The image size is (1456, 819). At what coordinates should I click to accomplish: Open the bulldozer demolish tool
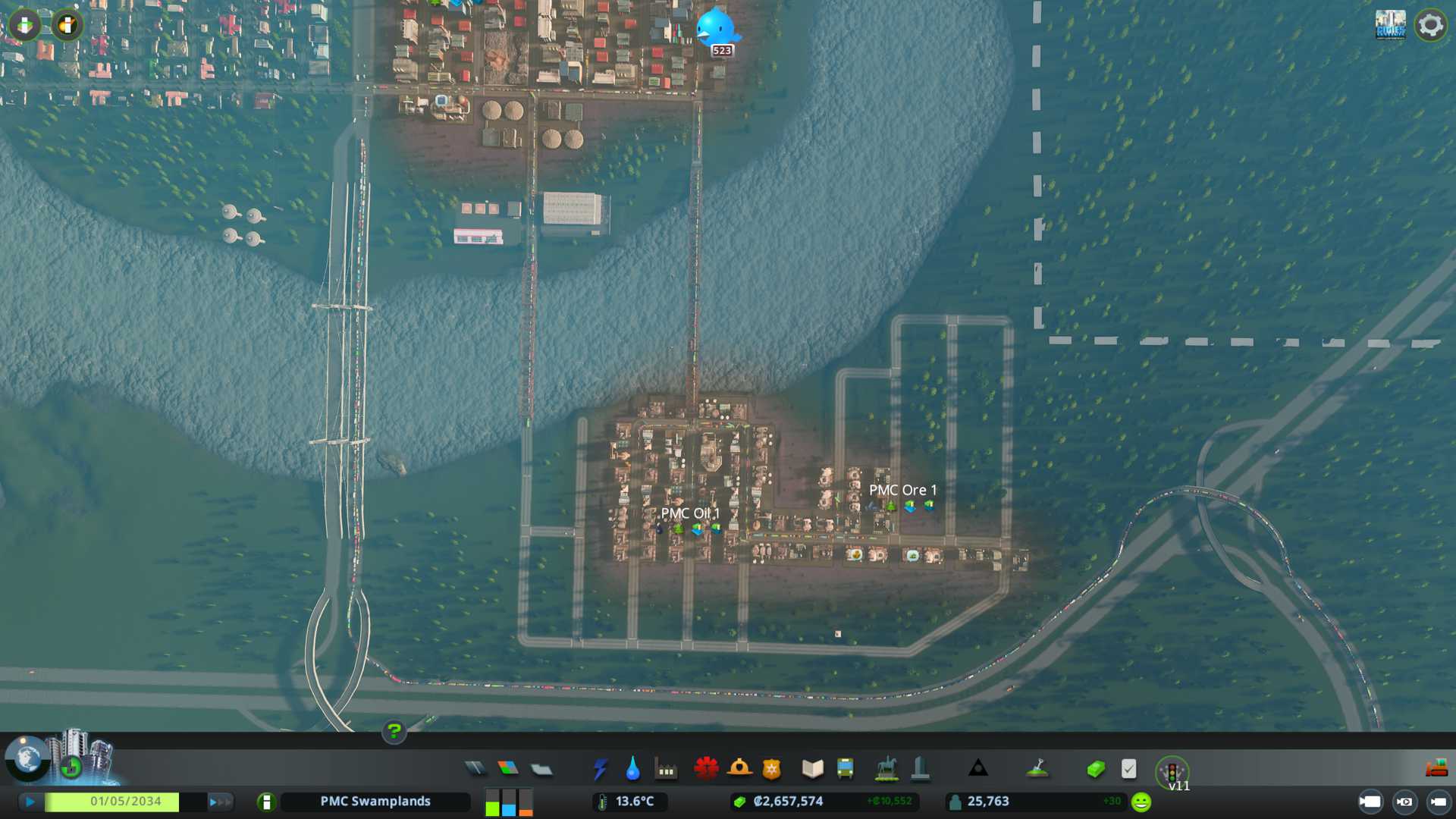(1436, 769)
